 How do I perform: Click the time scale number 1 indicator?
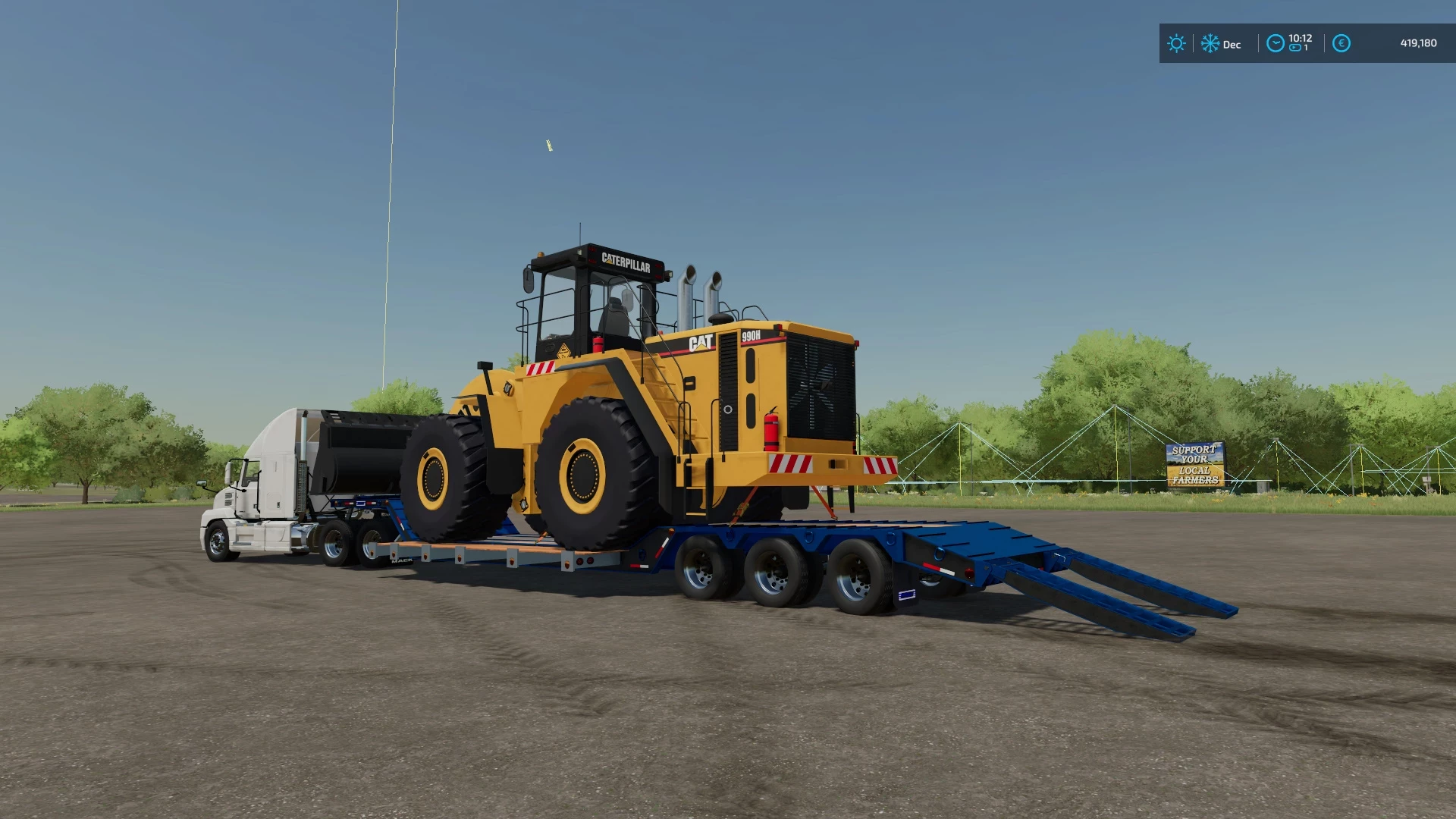(x=1306, y=47)
